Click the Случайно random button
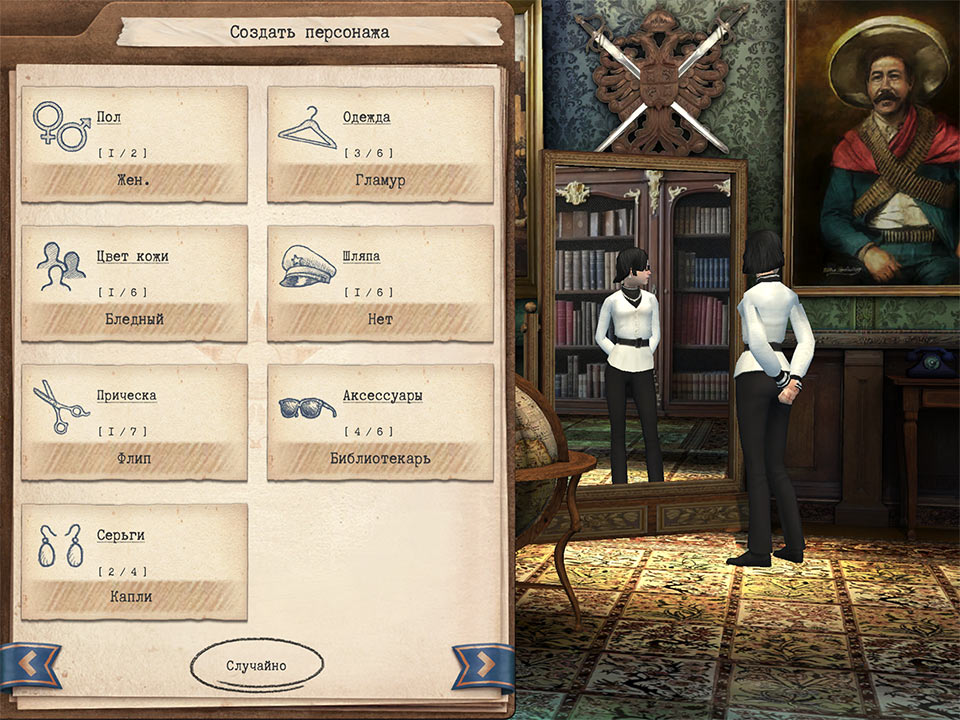The image size is (960, 720). coord(256,665)
